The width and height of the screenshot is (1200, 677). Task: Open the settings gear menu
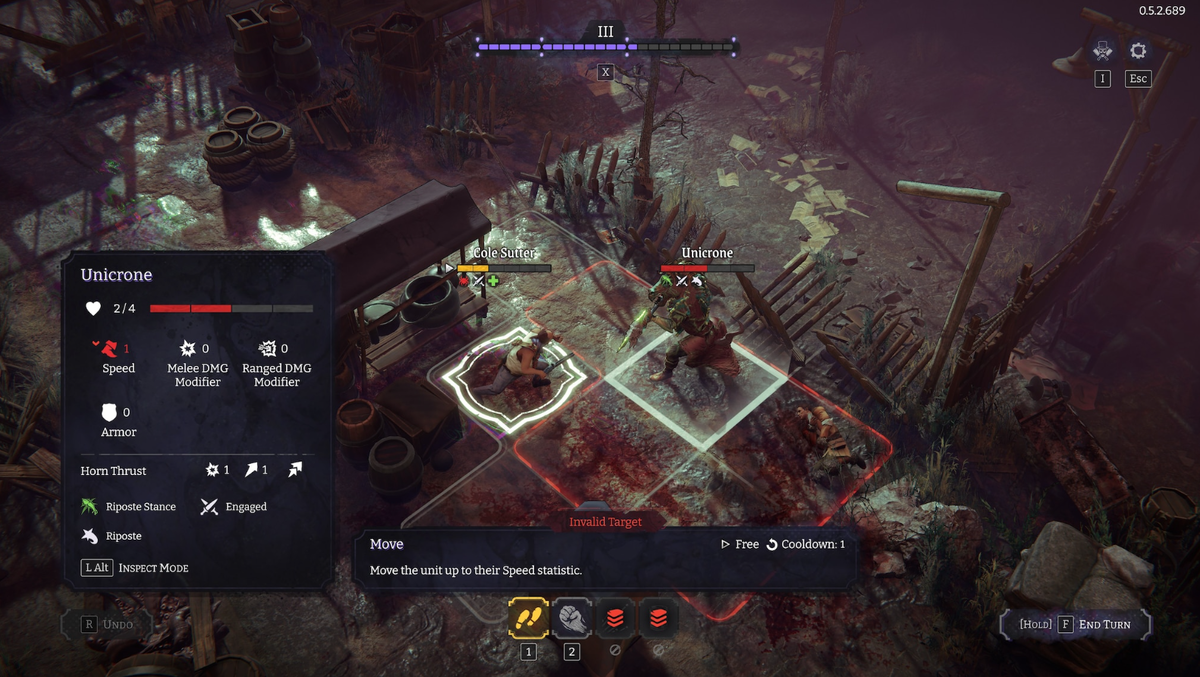click(1138, 51)
